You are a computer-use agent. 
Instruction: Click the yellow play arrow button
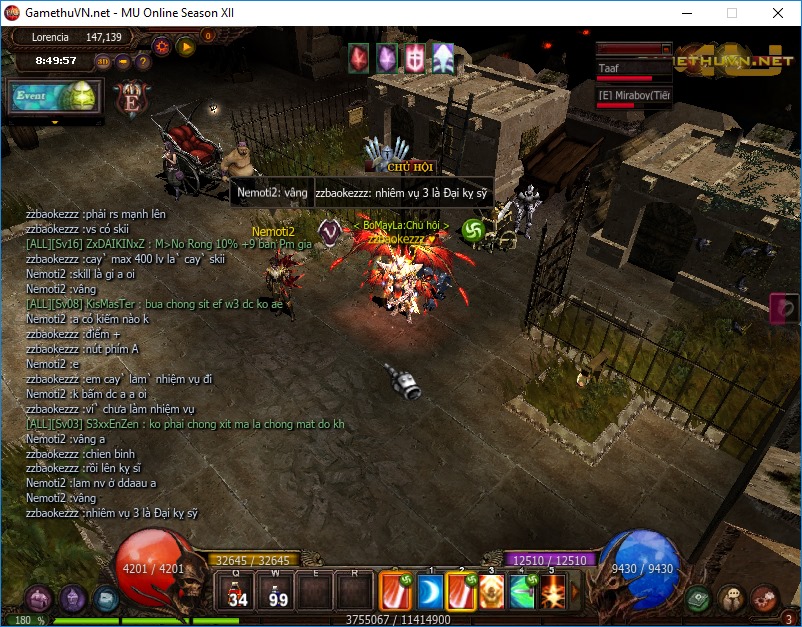tap(186, 46)
